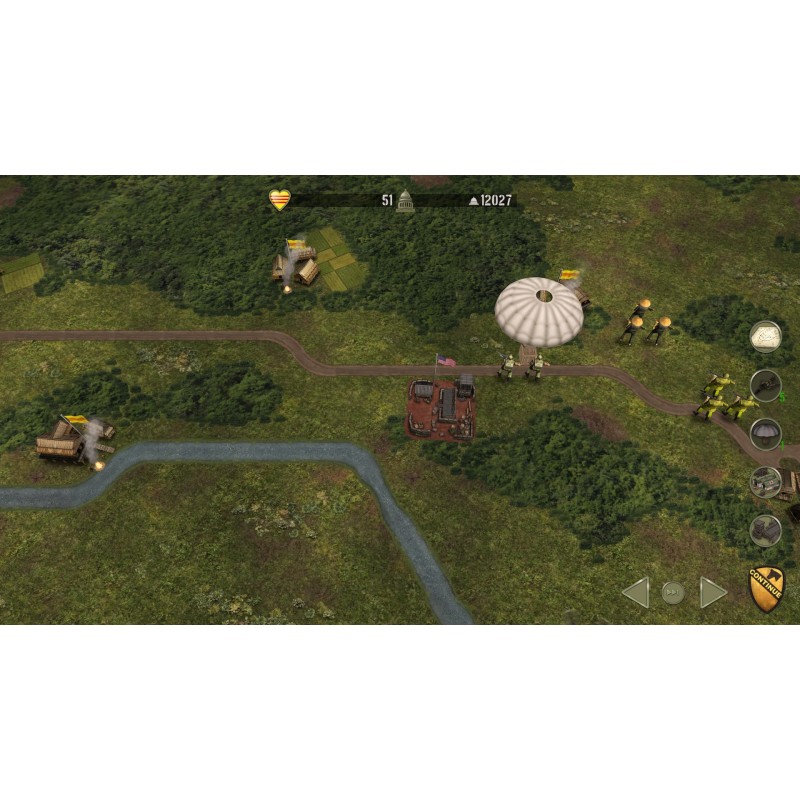Screen dimensions: 800x800
Task: Go to previous with left arrow
Action: pos(635,592)
